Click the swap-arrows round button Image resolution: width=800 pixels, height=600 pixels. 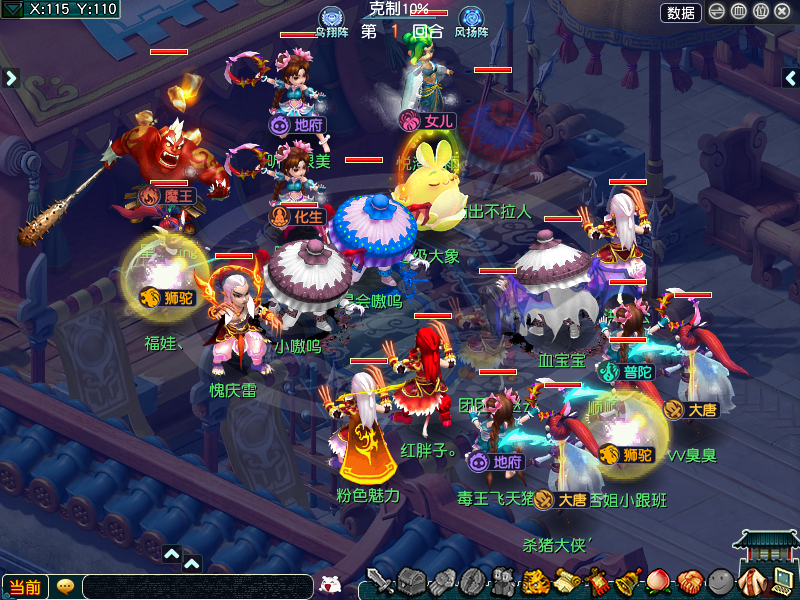[x=717, y=12]
